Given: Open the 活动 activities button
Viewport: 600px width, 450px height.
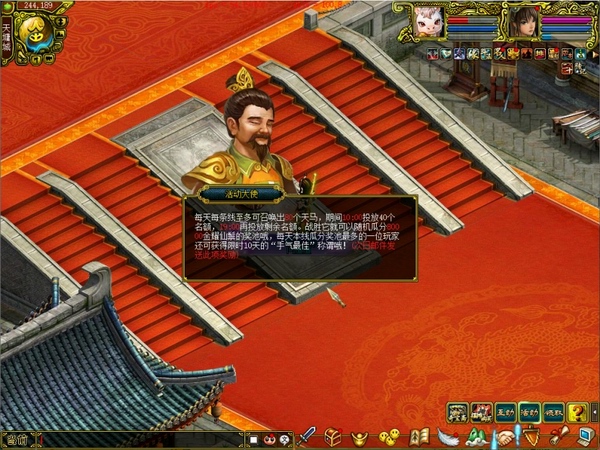Looking at the screenshot, I should (x=530, y=411).
